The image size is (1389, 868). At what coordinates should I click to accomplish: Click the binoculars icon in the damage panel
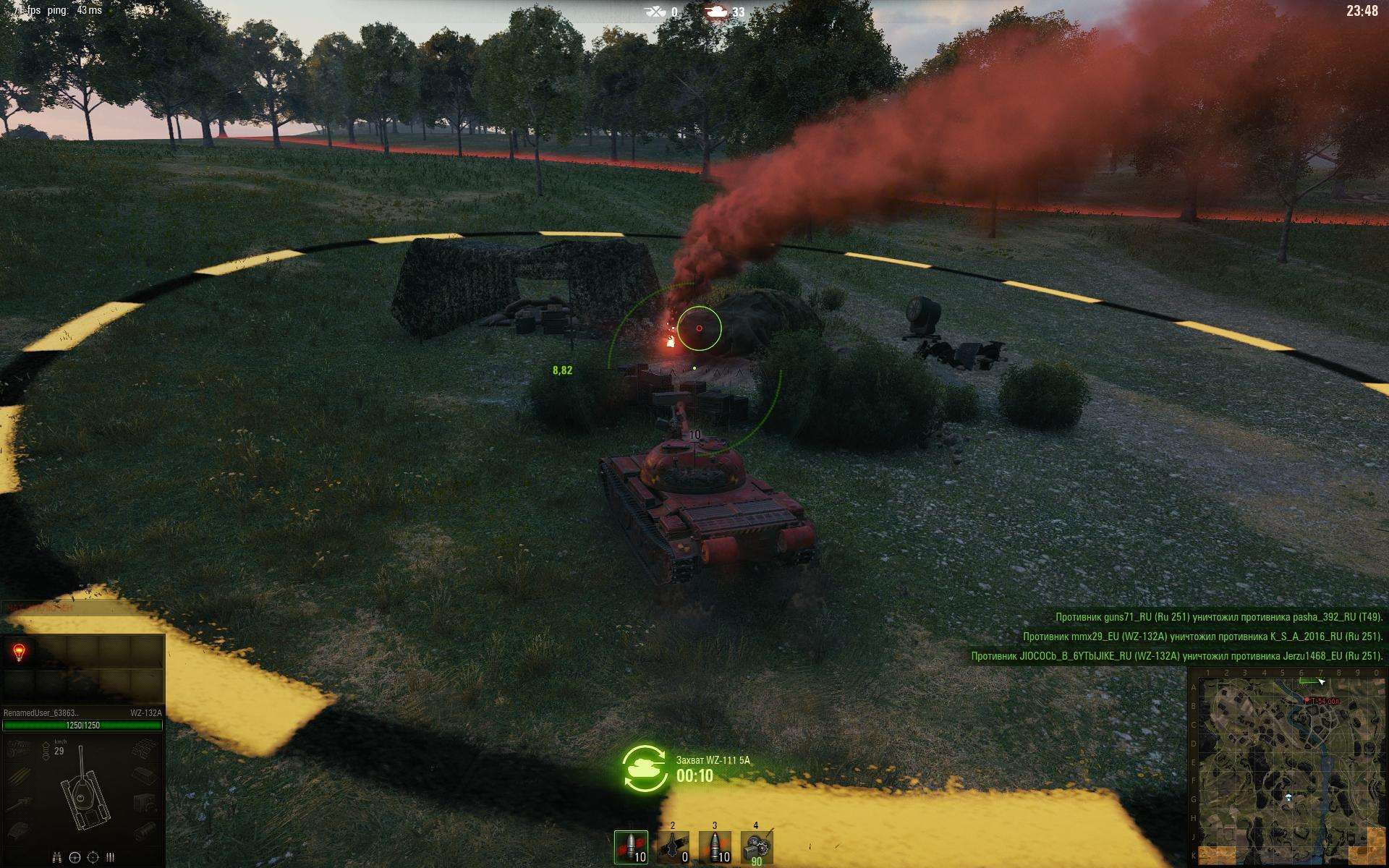coord(56,857)
